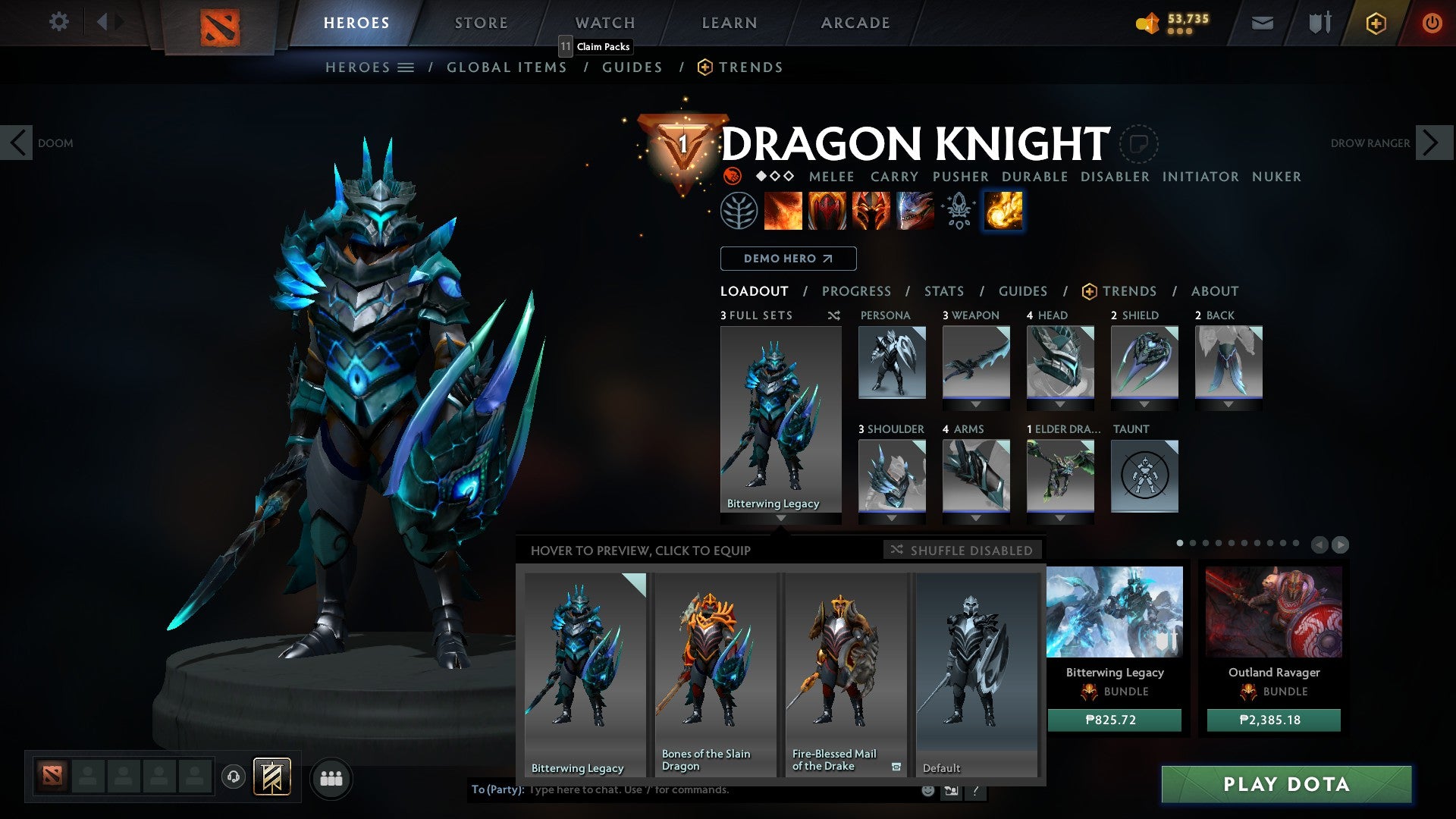Expand the Heroes hamburger menu
The image size is (1456, 819).
[407, 67]
